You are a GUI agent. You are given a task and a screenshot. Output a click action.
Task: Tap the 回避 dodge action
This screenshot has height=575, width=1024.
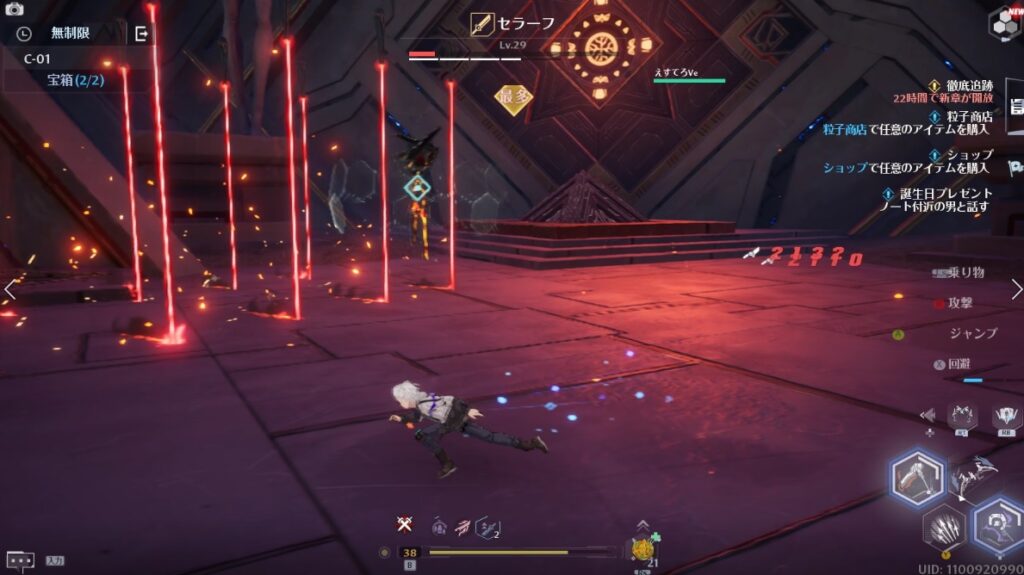coord(957,365)
